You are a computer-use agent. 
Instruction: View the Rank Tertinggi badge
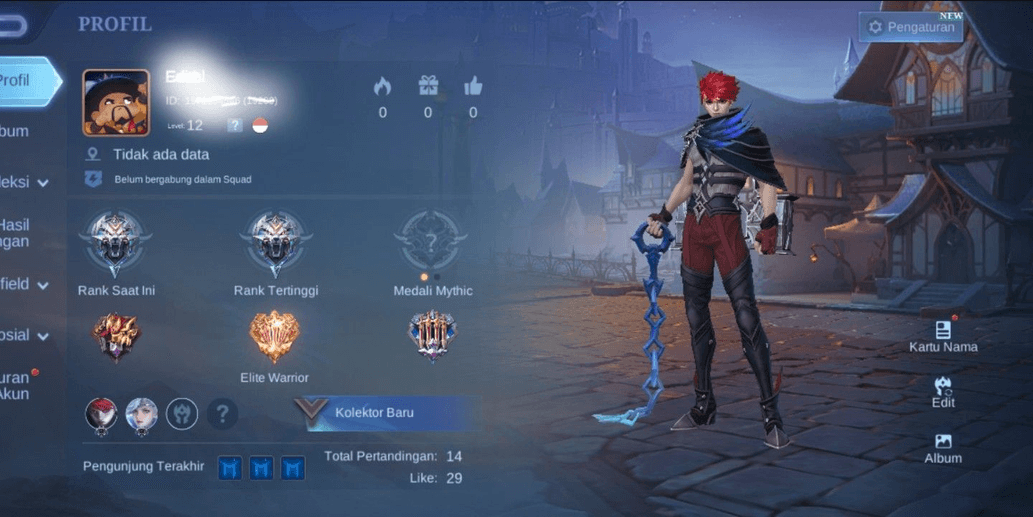tap(275, 243)
